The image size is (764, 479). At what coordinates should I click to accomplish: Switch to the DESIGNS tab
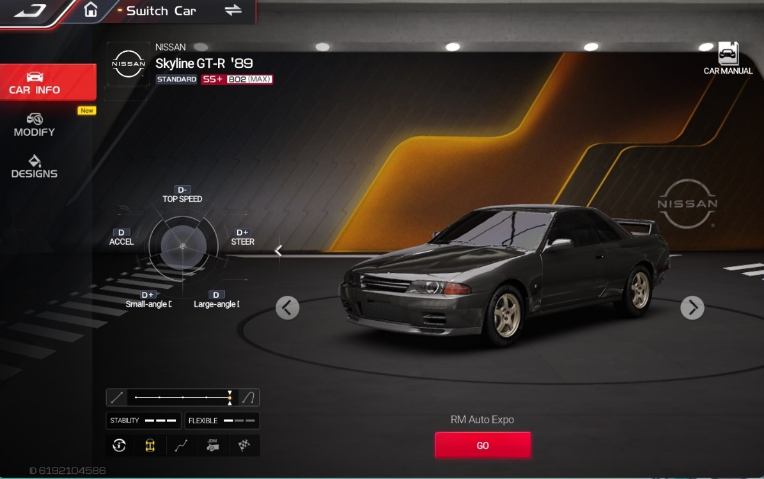(34, 166)
